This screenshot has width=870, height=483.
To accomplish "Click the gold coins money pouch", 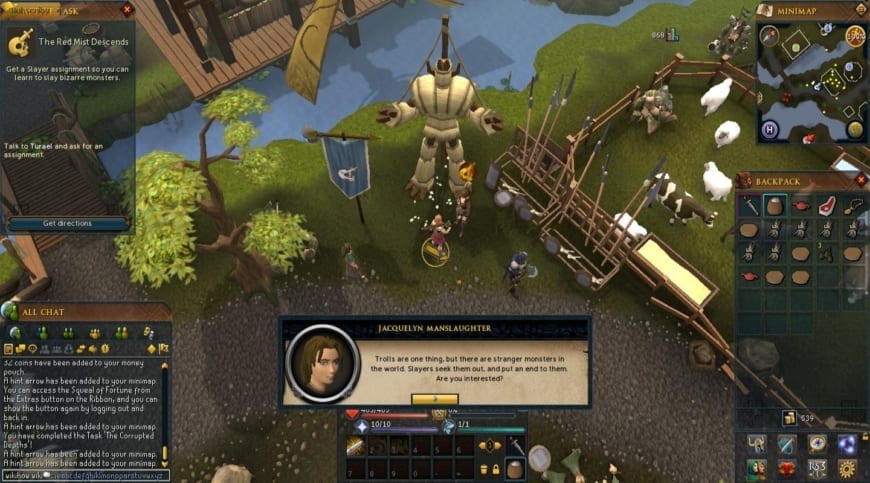I will [789, 417].
